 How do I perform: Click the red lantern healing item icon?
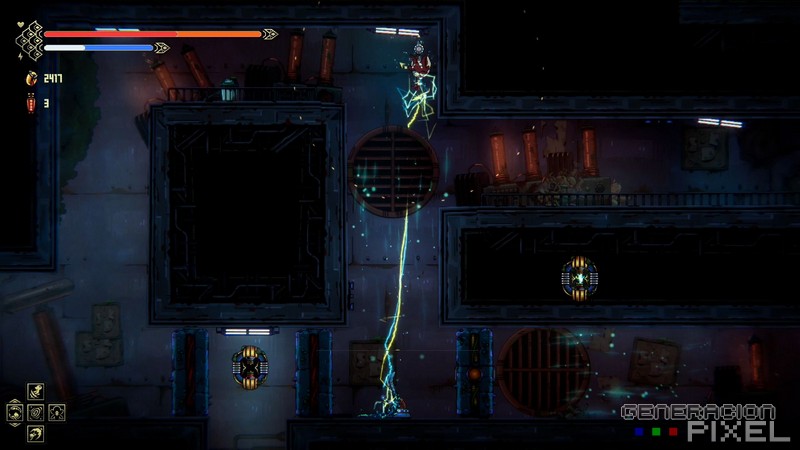pos(29,102)
